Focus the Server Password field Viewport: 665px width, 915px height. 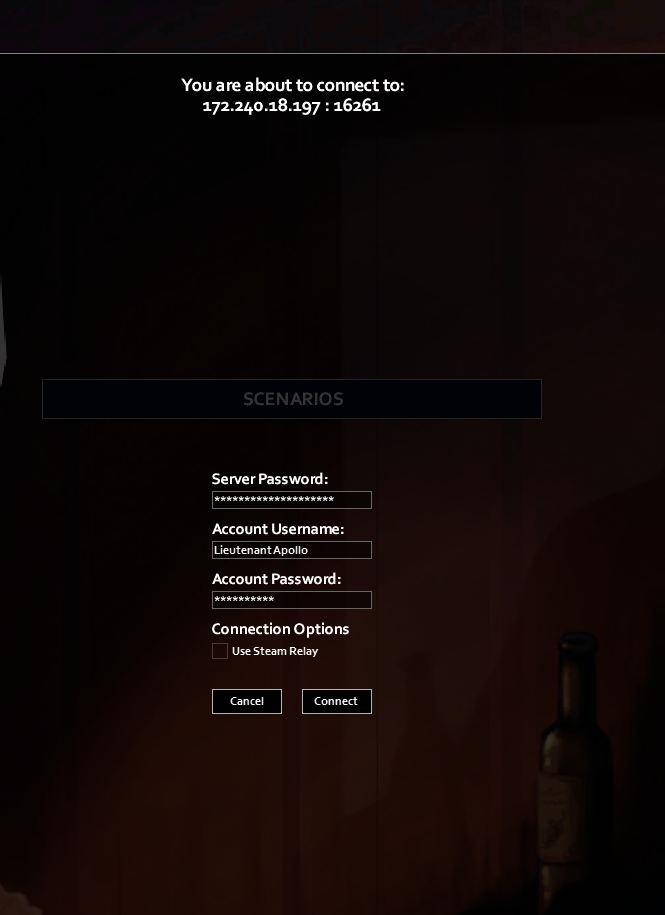[291, 500]
